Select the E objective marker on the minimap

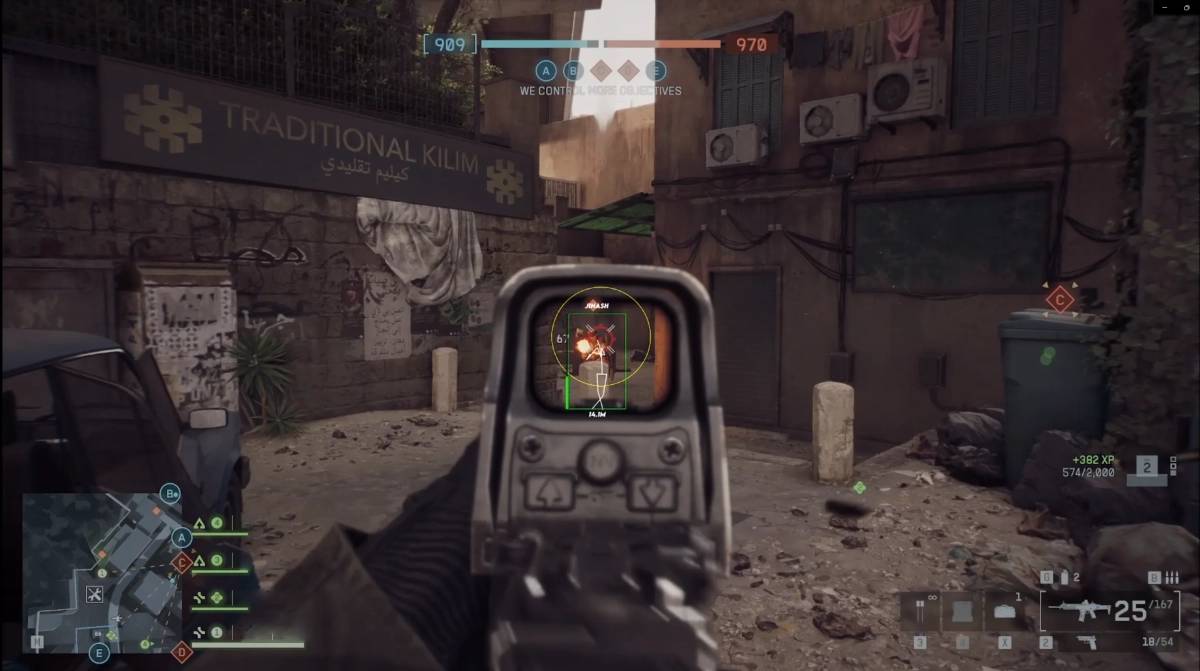point(99,653)
